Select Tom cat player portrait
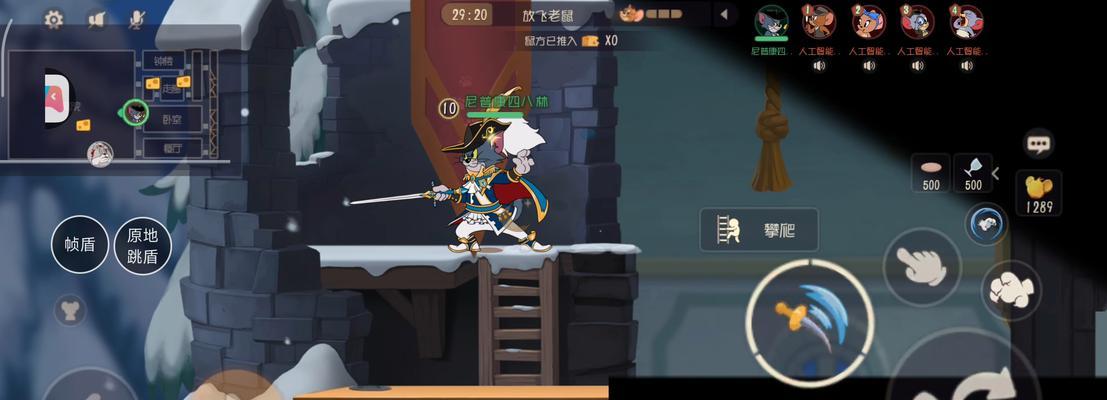Image resolution: width=1107 pixels, height=400 pixels. [x=771, y=22]
